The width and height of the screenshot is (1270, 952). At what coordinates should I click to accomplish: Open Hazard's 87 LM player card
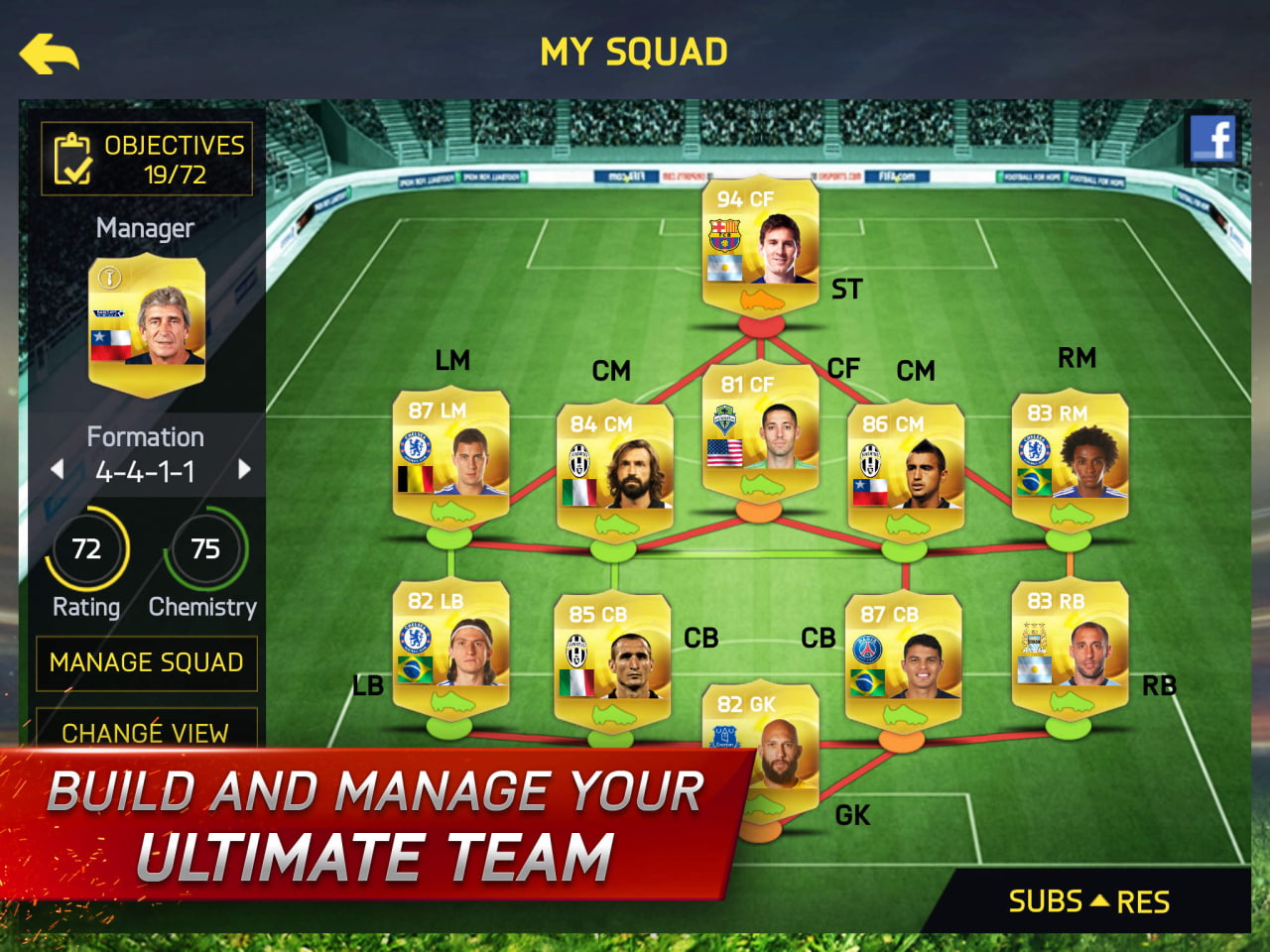[x=451, y=456]
